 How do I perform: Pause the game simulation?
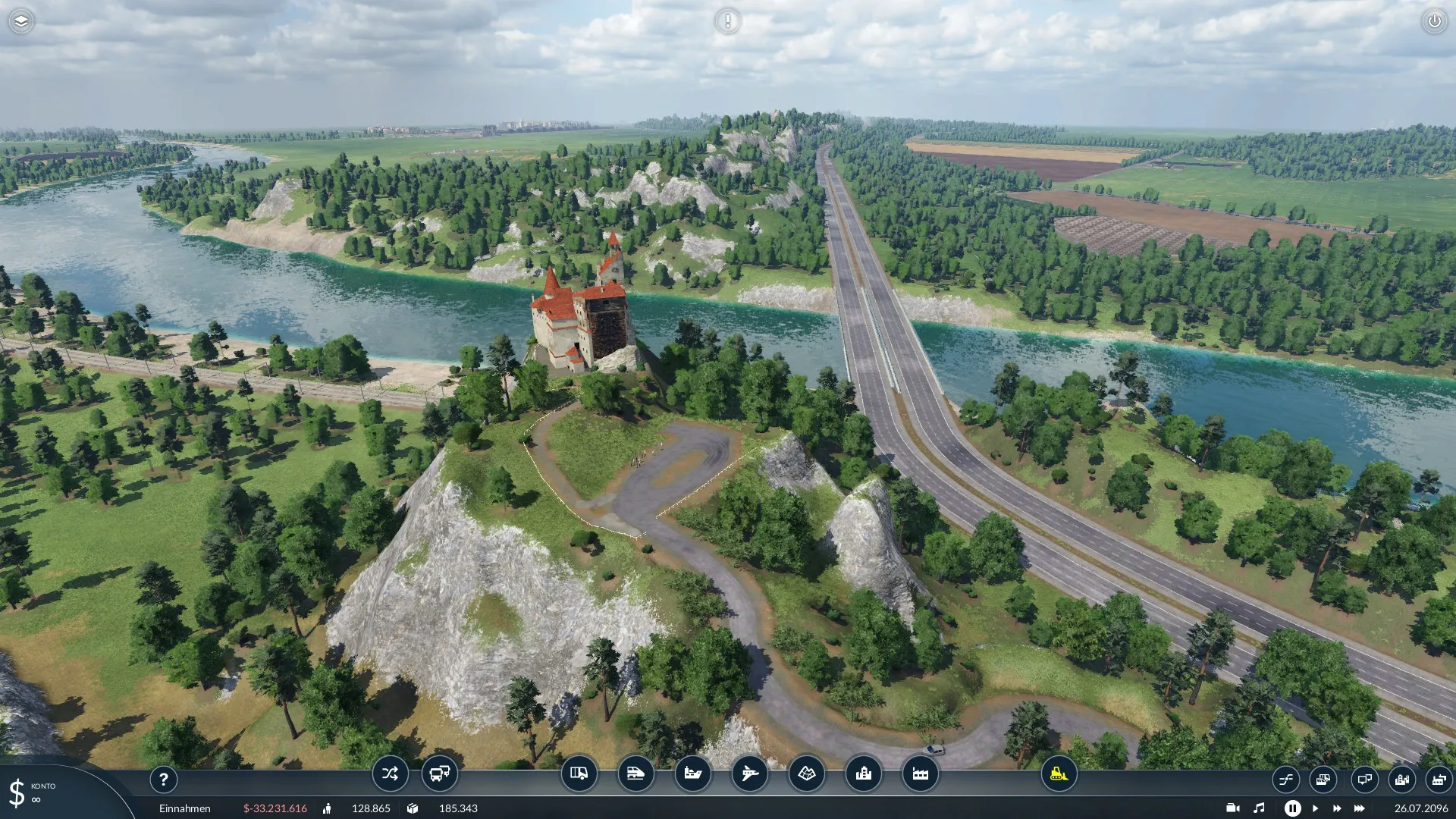click(x=1292, y=808)
